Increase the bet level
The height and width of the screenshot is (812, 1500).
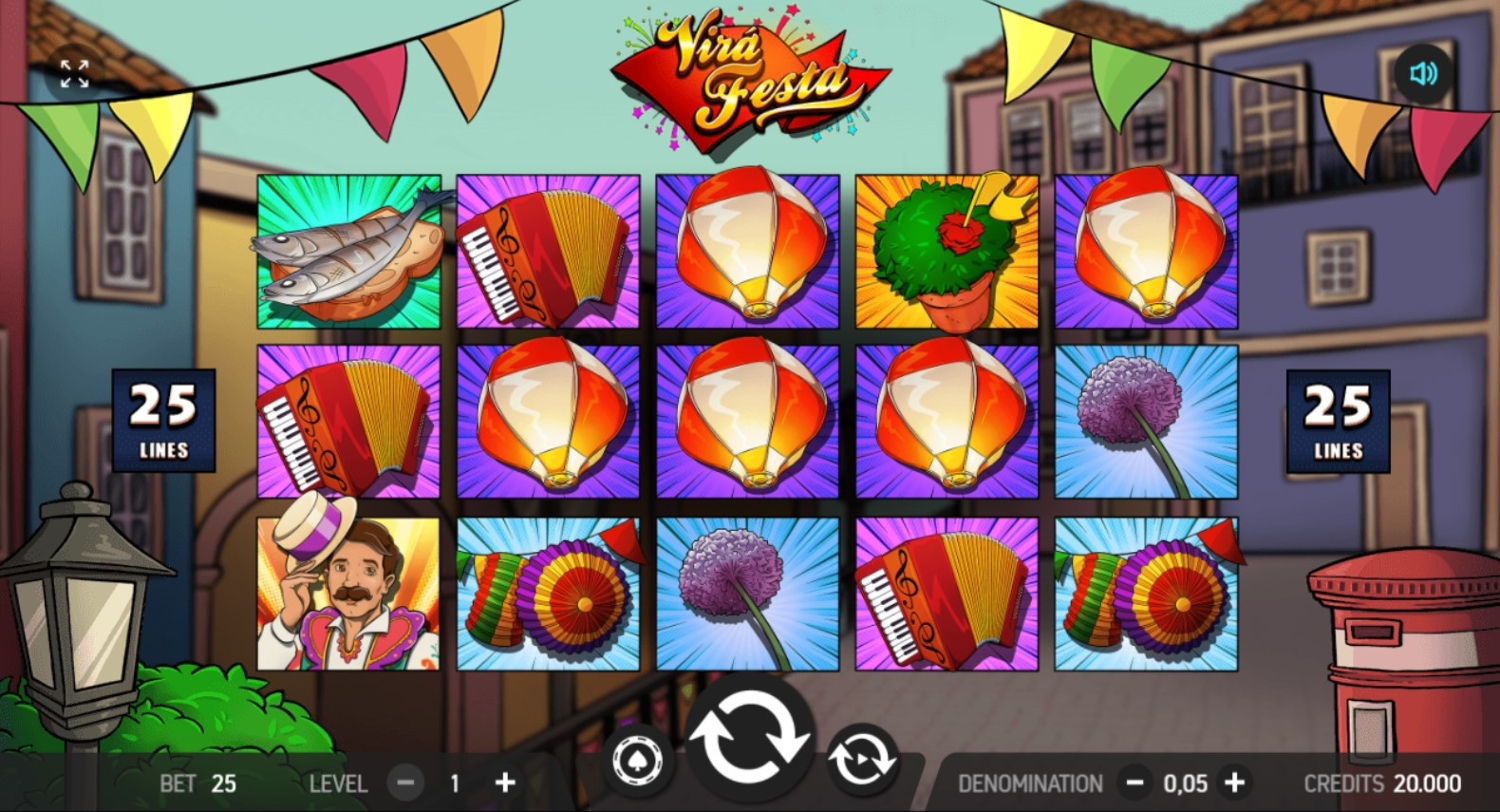click(x=506, y=783)
